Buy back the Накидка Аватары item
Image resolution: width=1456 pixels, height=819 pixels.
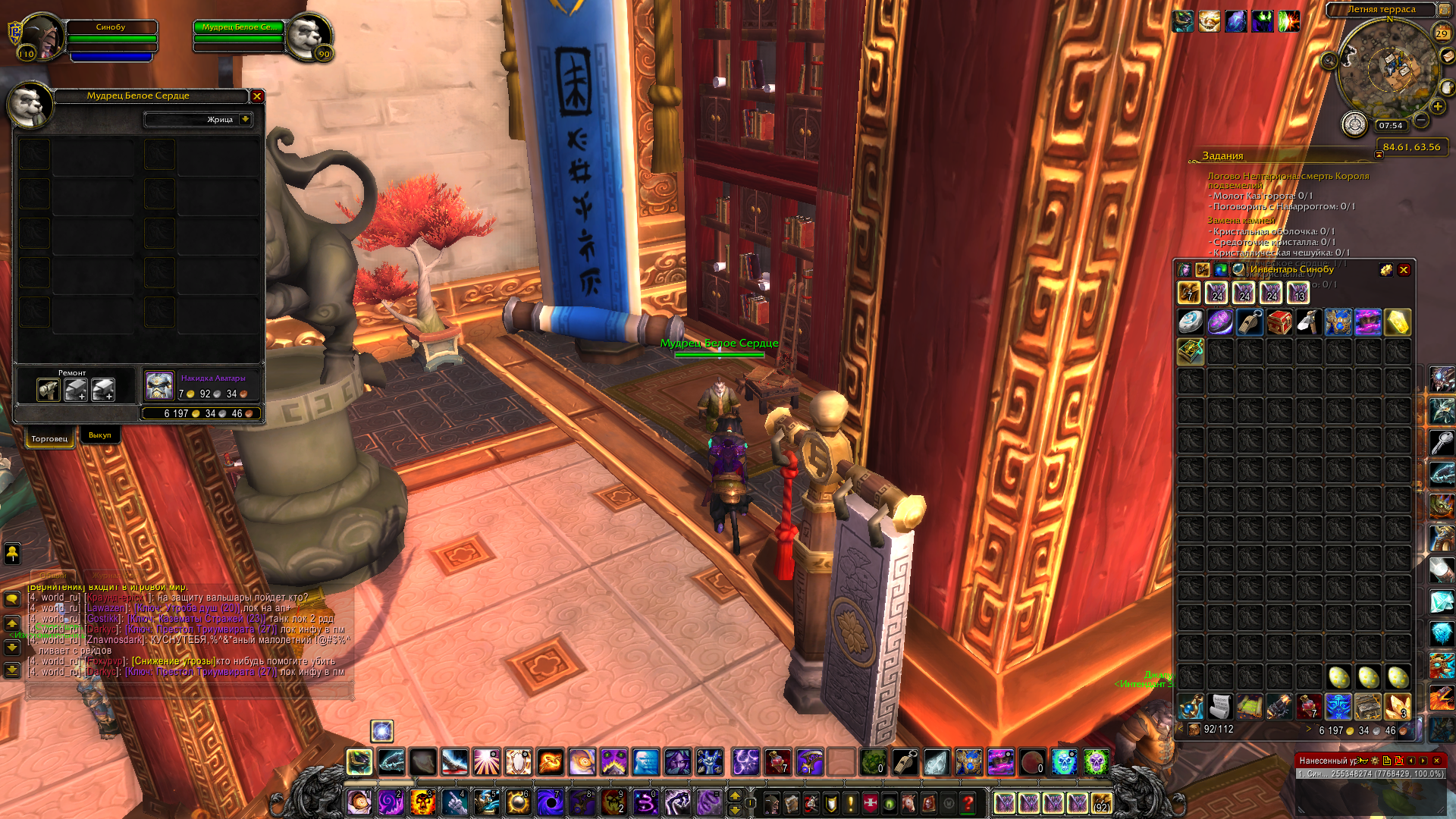(159, 386)
